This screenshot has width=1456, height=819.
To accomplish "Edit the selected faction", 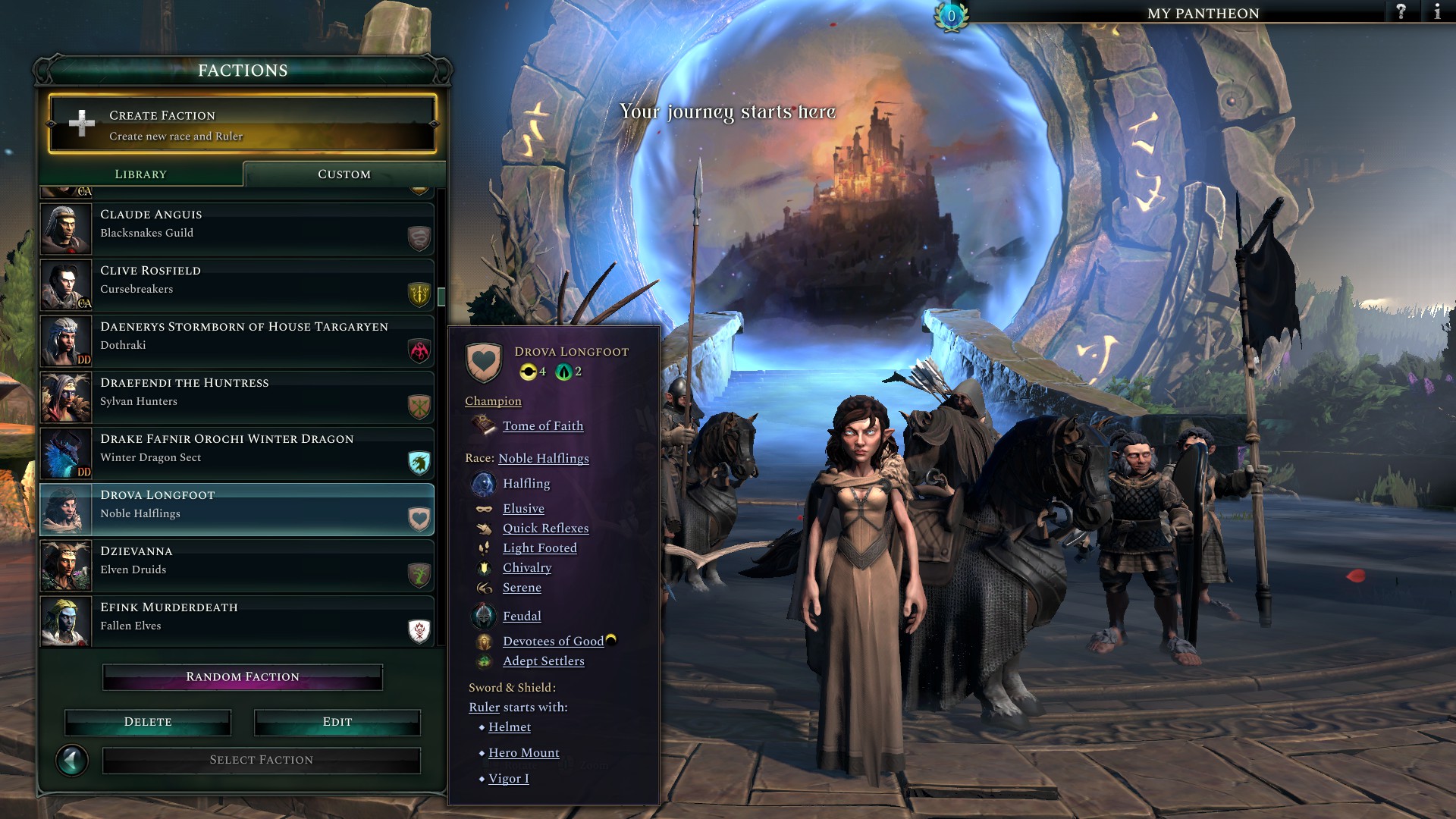I will (x=337, y=721).
